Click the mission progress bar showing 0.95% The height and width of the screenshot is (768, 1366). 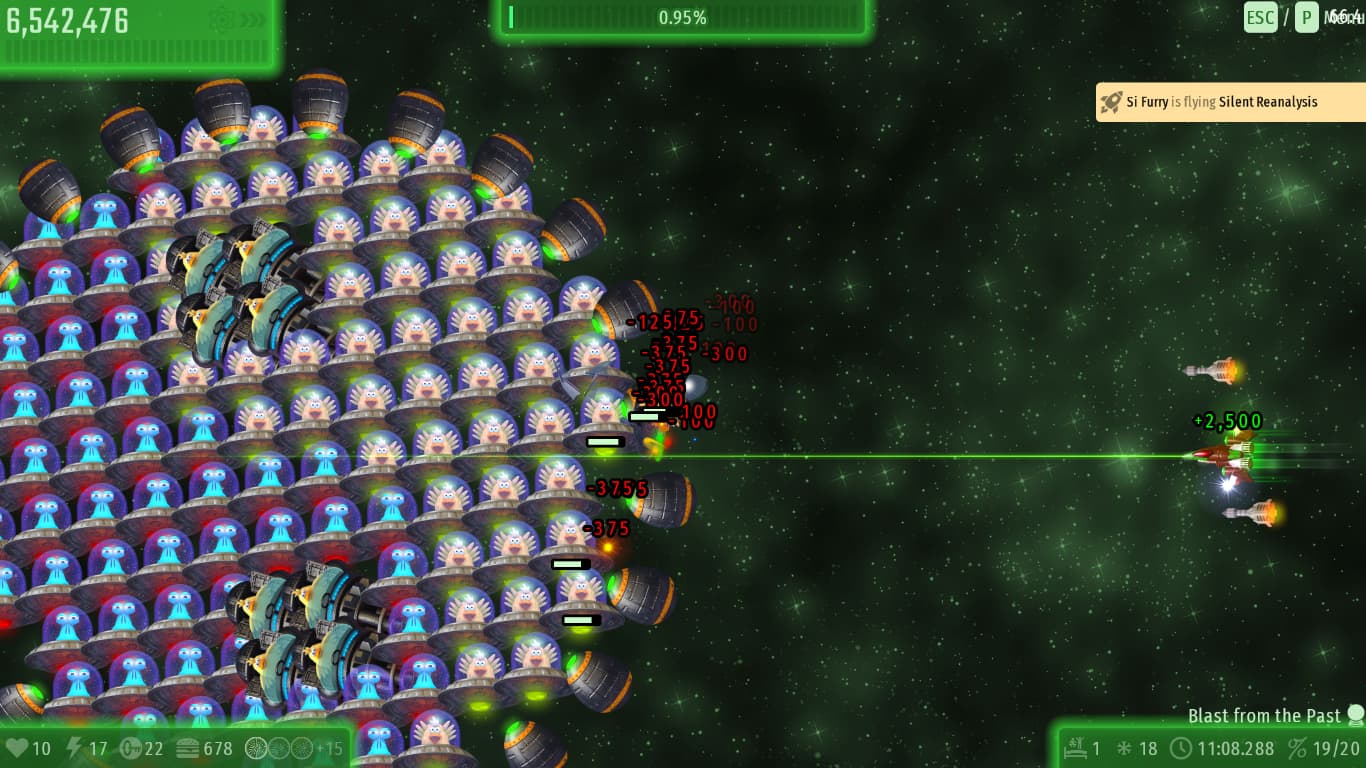[x=683, y=17]
